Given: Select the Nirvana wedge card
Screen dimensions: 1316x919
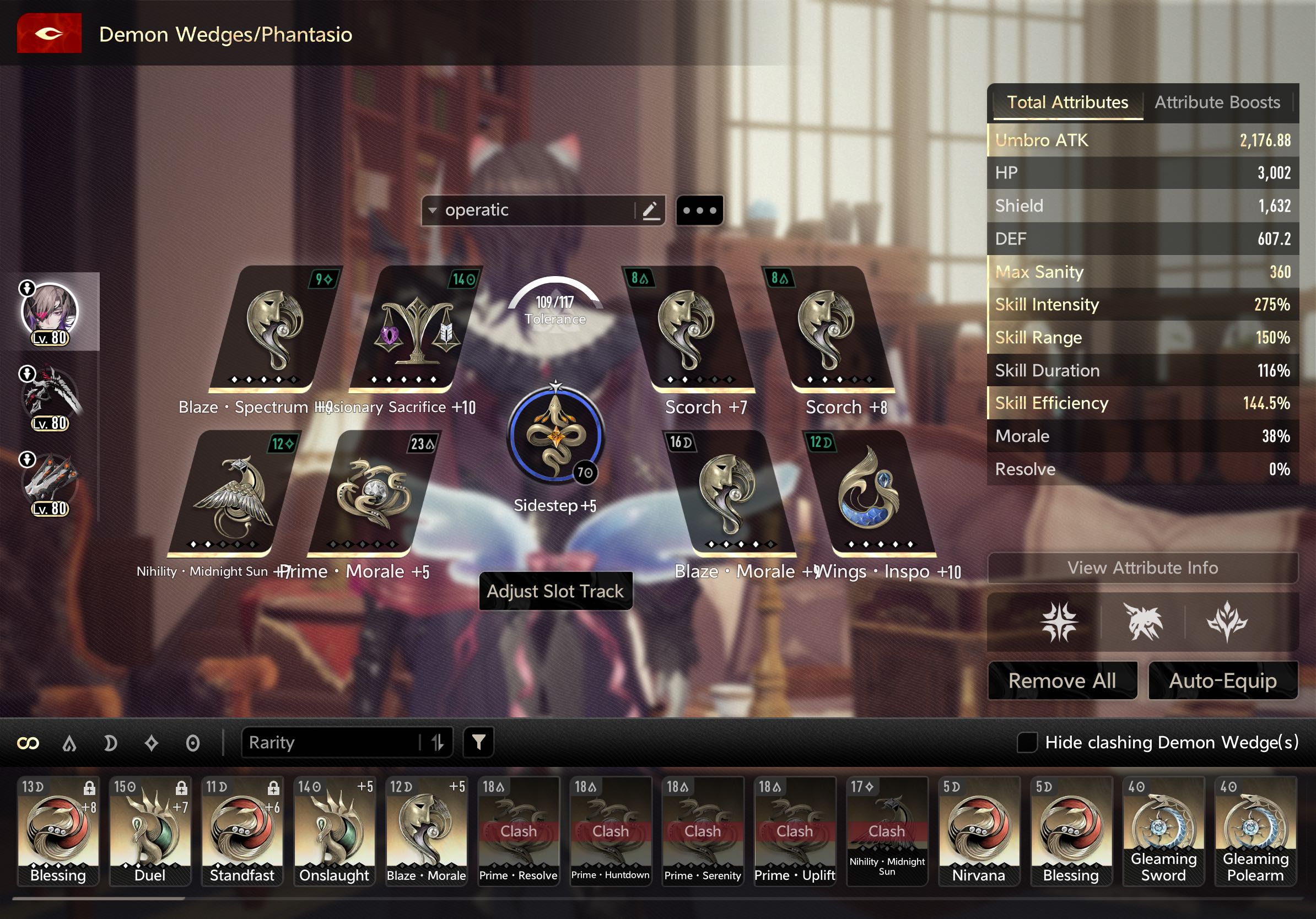Looking at the screenshot, I should click(x=979, y=831).
